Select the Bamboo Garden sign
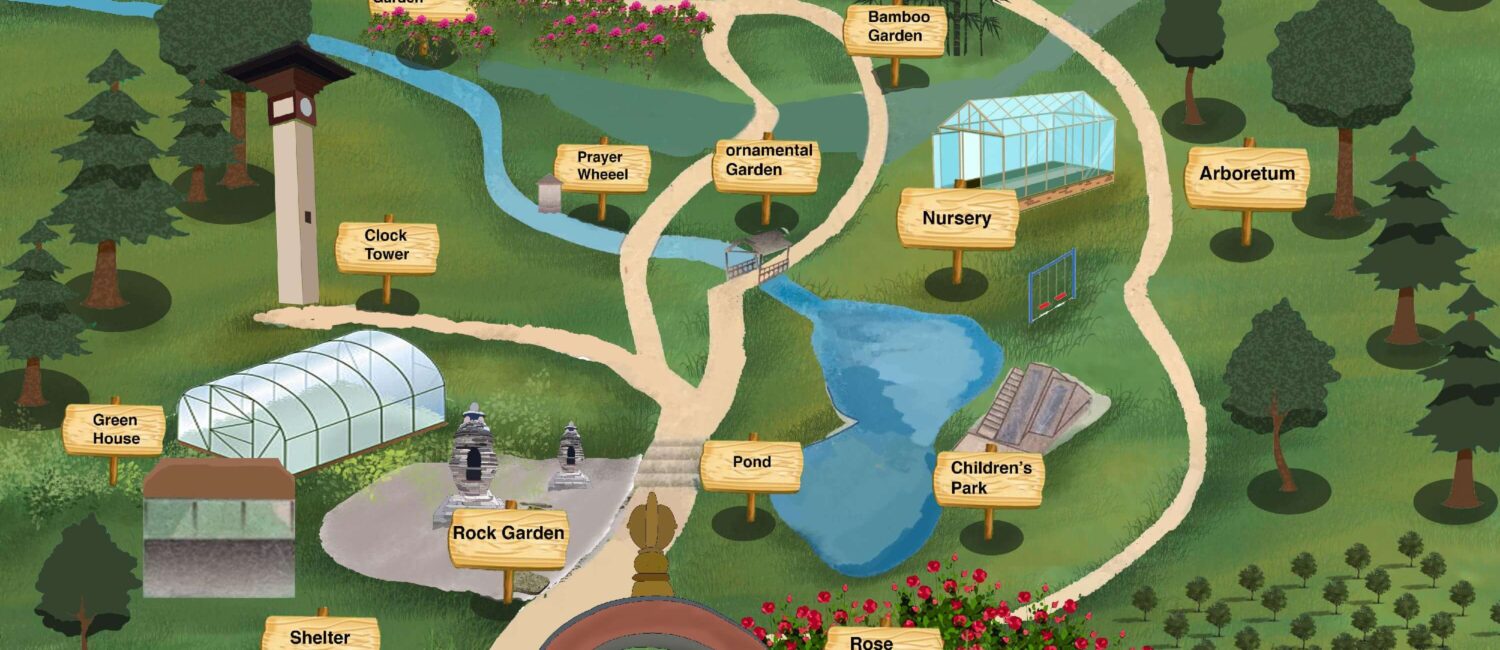The height and width of the screenshot is (650, 1500). tap(895, 28)
